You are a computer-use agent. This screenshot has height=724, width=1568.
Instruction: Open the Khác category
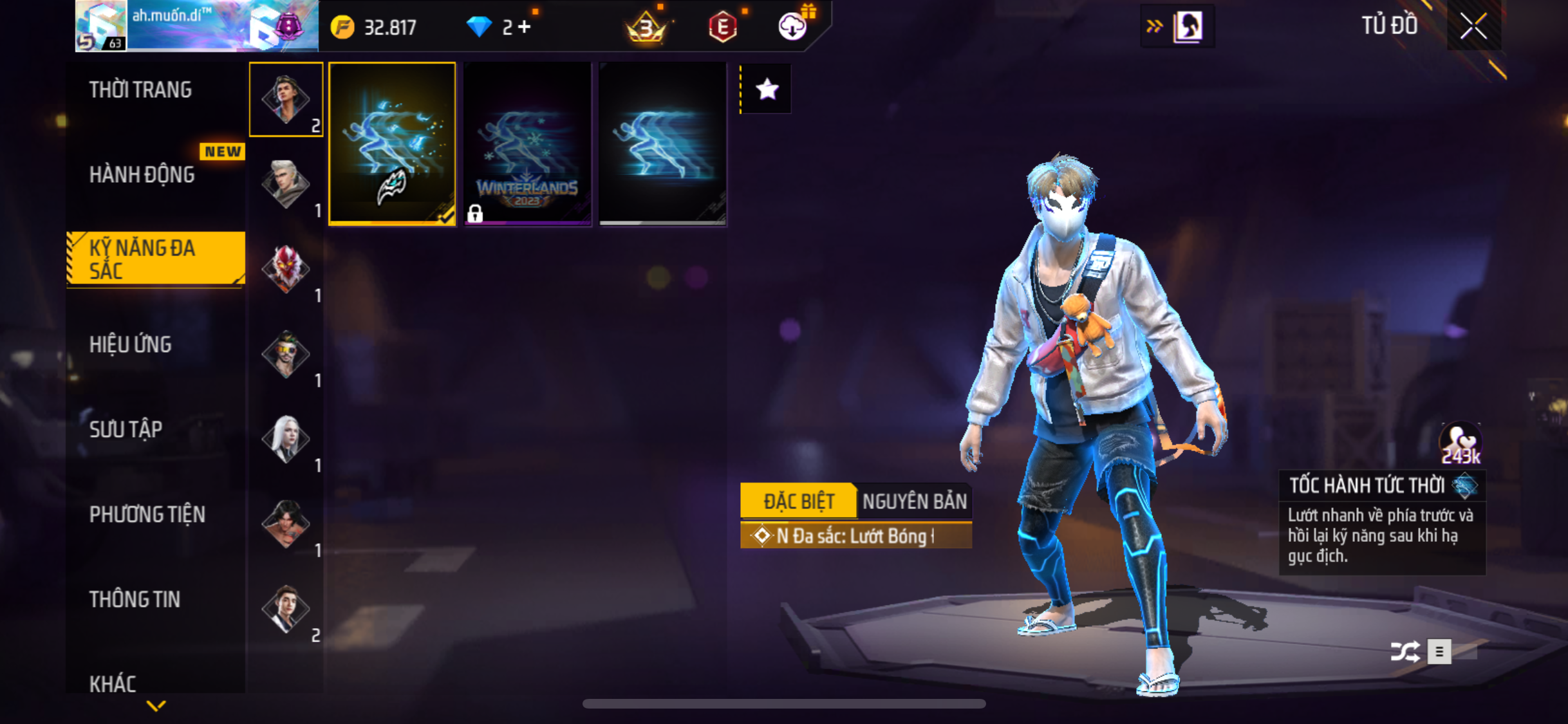(113, 683)
